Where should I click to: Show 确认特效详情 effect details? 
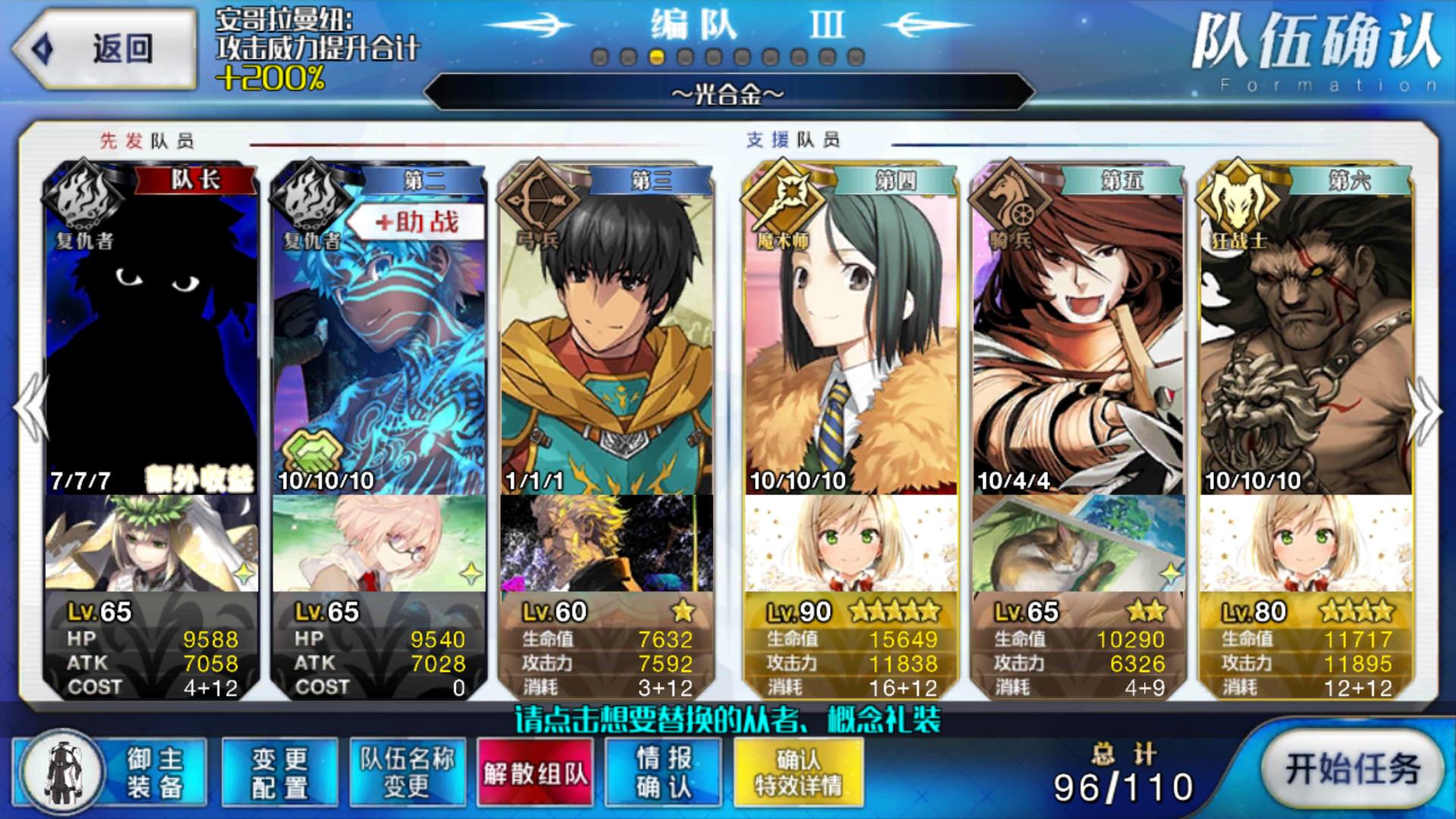point(799,772)
